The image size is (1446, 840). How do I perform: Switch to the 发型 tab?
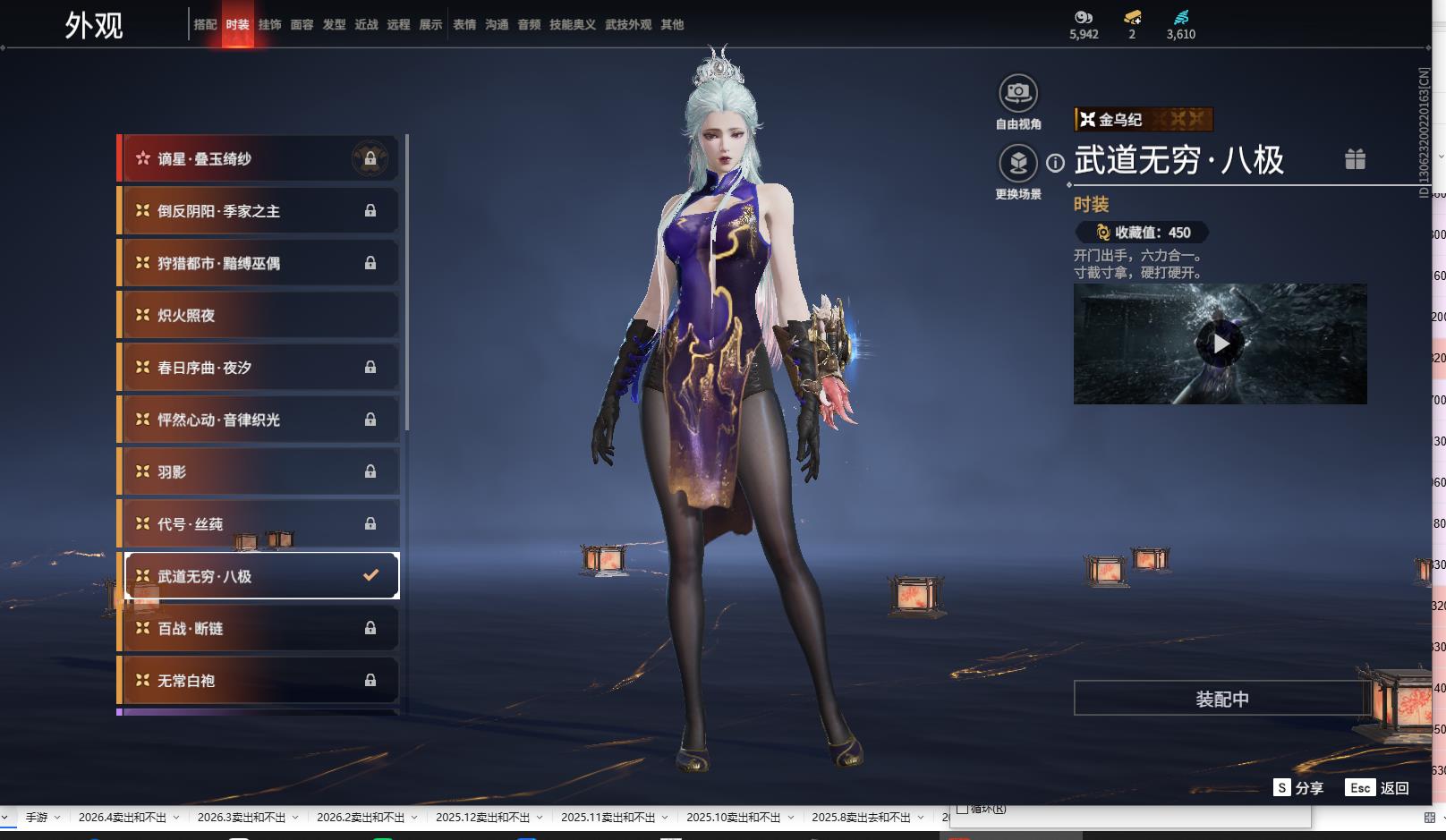(334, 25)
